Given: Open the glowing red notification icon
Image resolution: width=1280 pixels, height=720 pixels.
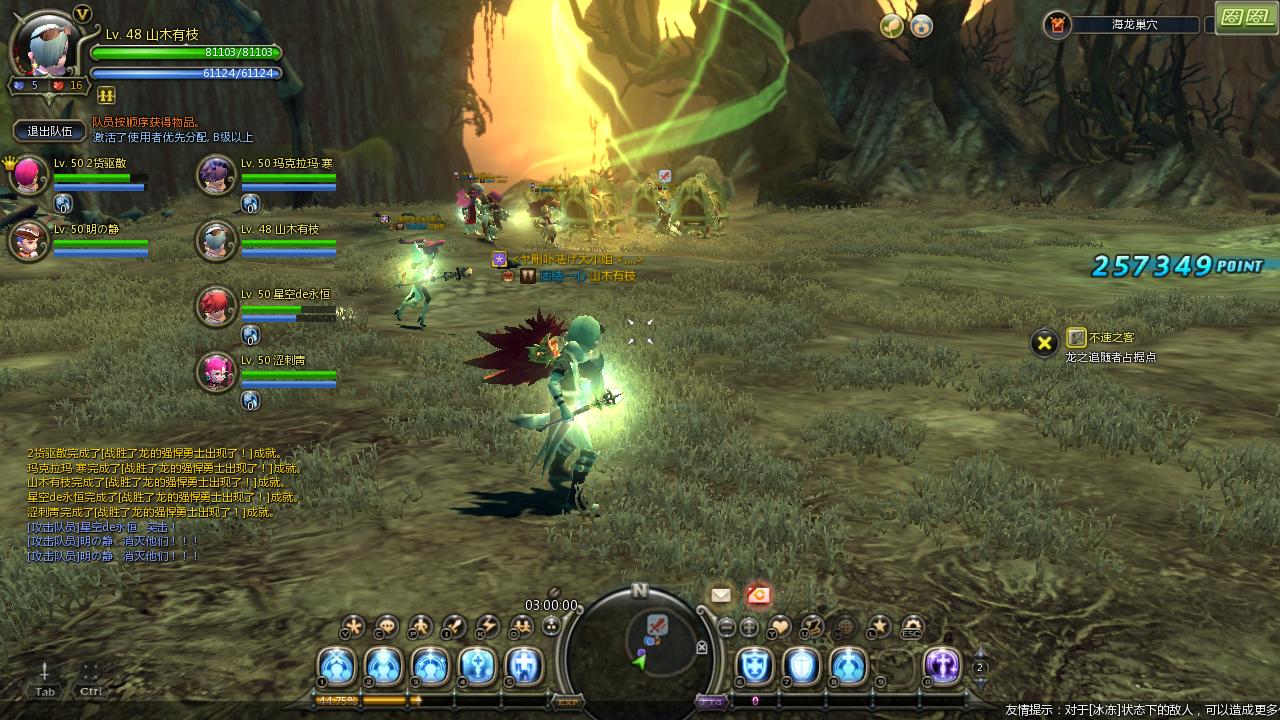Looking at the screenshot, I should point(758,595).
